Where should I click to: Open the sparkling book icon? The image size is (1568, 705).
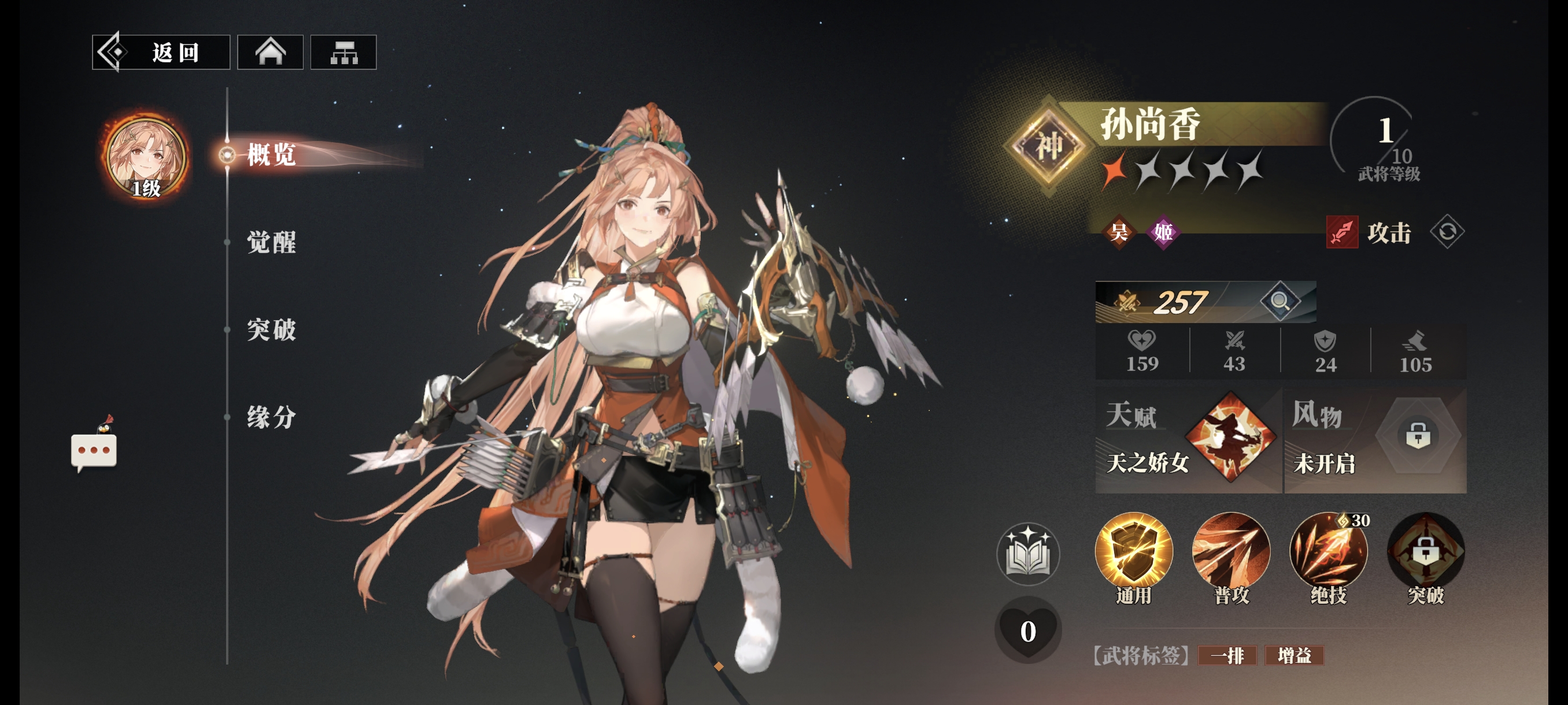tap(1028, 554)
